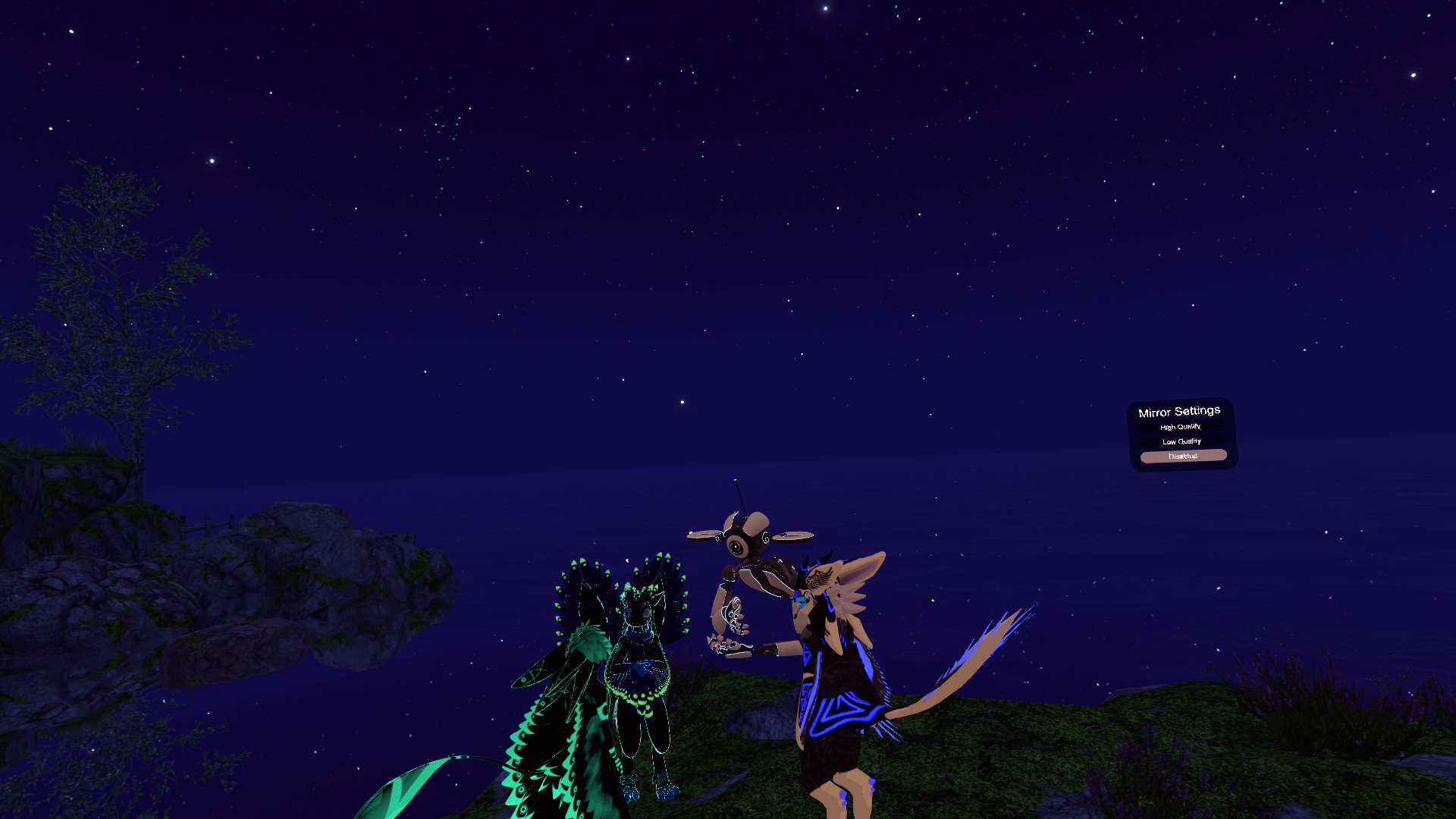Choose the Low Quality mirror option
This screenshot has width=1456, height=819.
tap(1181, 441)
